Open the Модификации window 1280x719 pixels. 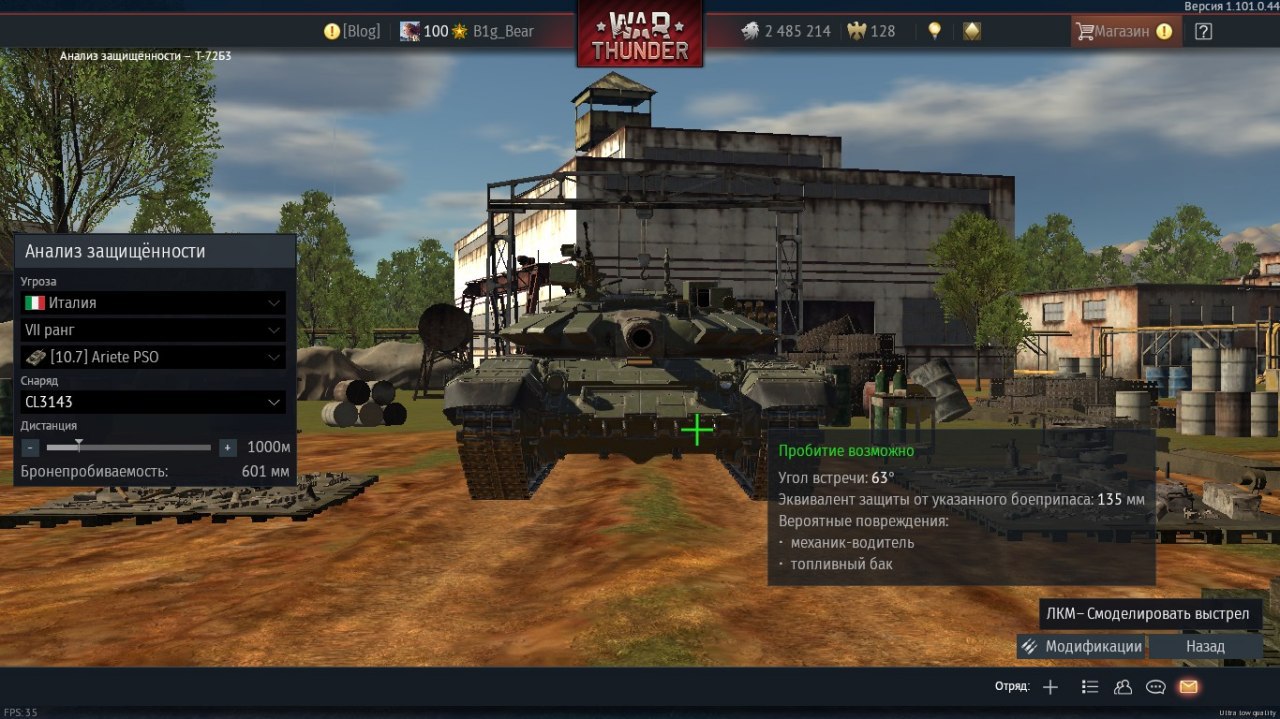(x=1081, y=646)
